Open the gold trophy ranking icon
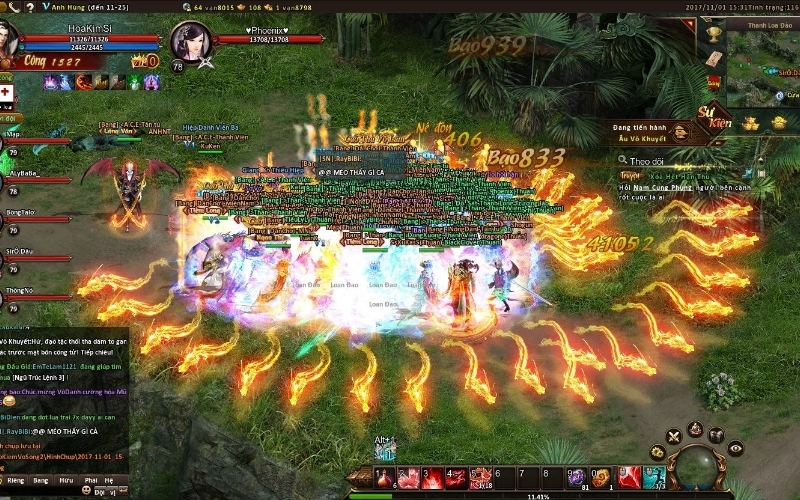Screen dimensions: 800x500 point(713,35)
